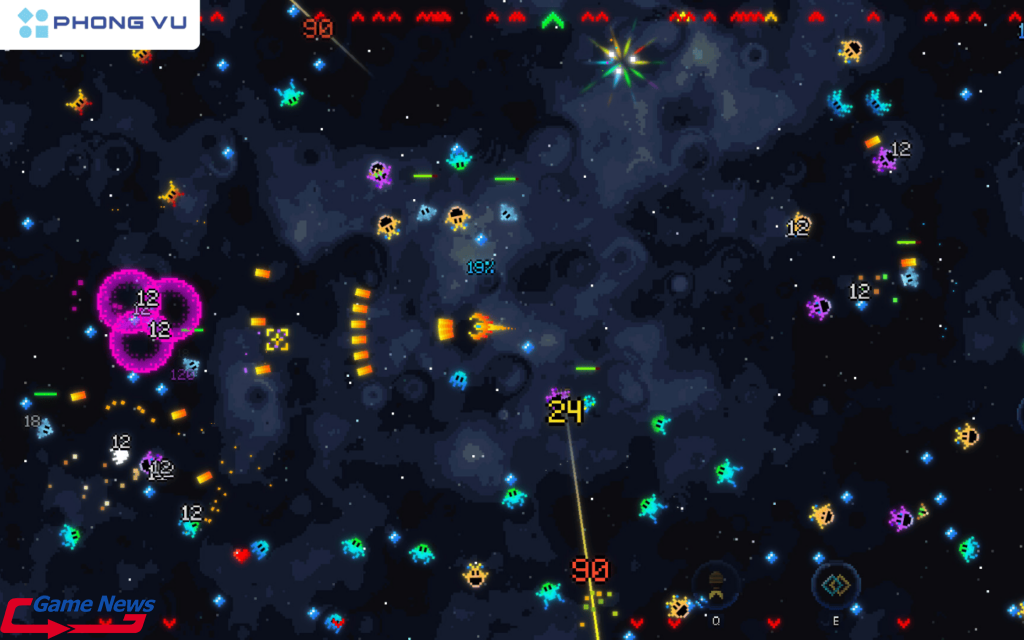Activate the bomb ability icon
This screenshot has height=640, width=1024.
(x=716, y=584)
